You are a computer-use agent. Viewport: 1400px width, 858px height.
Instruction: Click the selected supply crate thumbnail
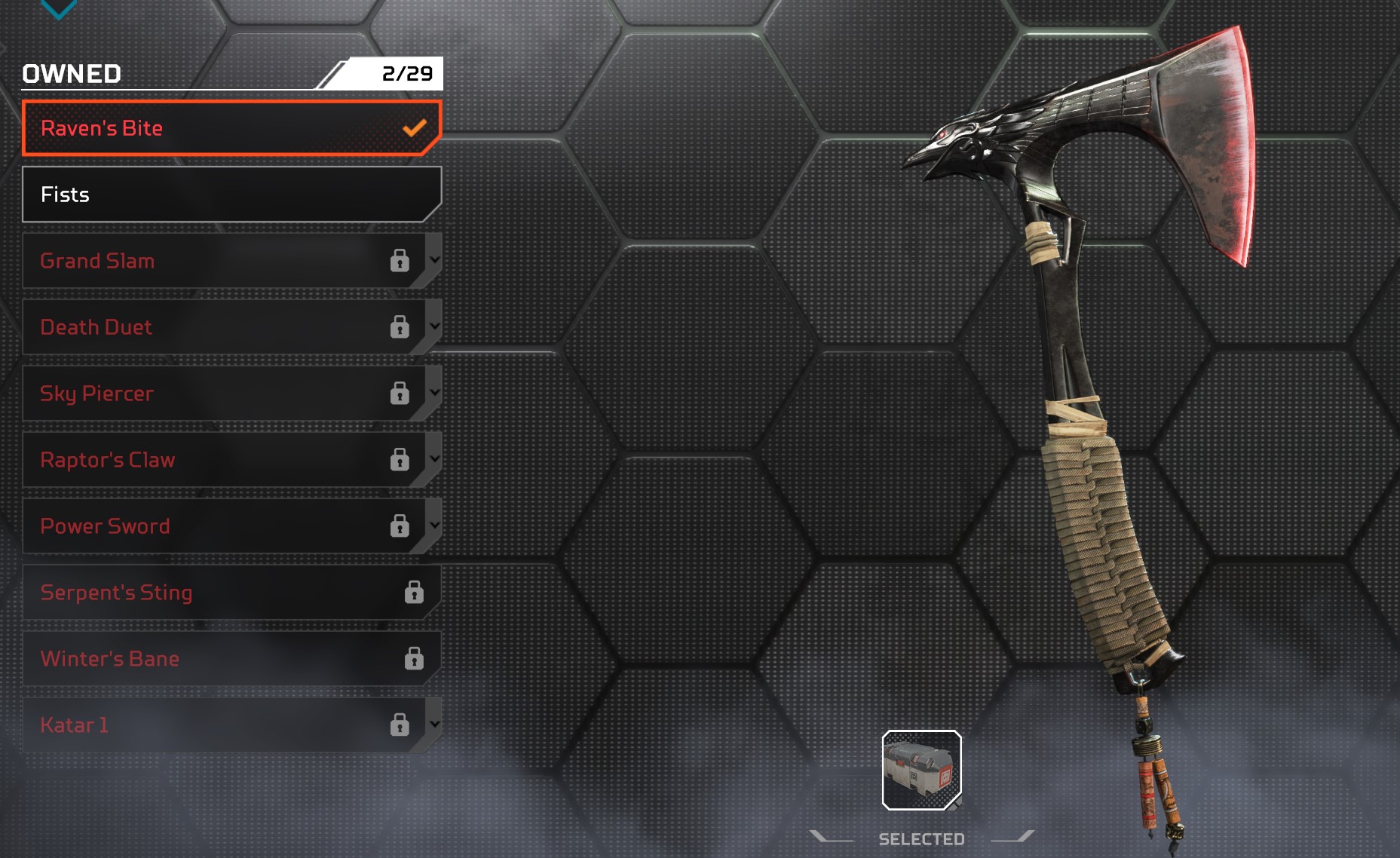pyautogui.click(x=921, y=770)
